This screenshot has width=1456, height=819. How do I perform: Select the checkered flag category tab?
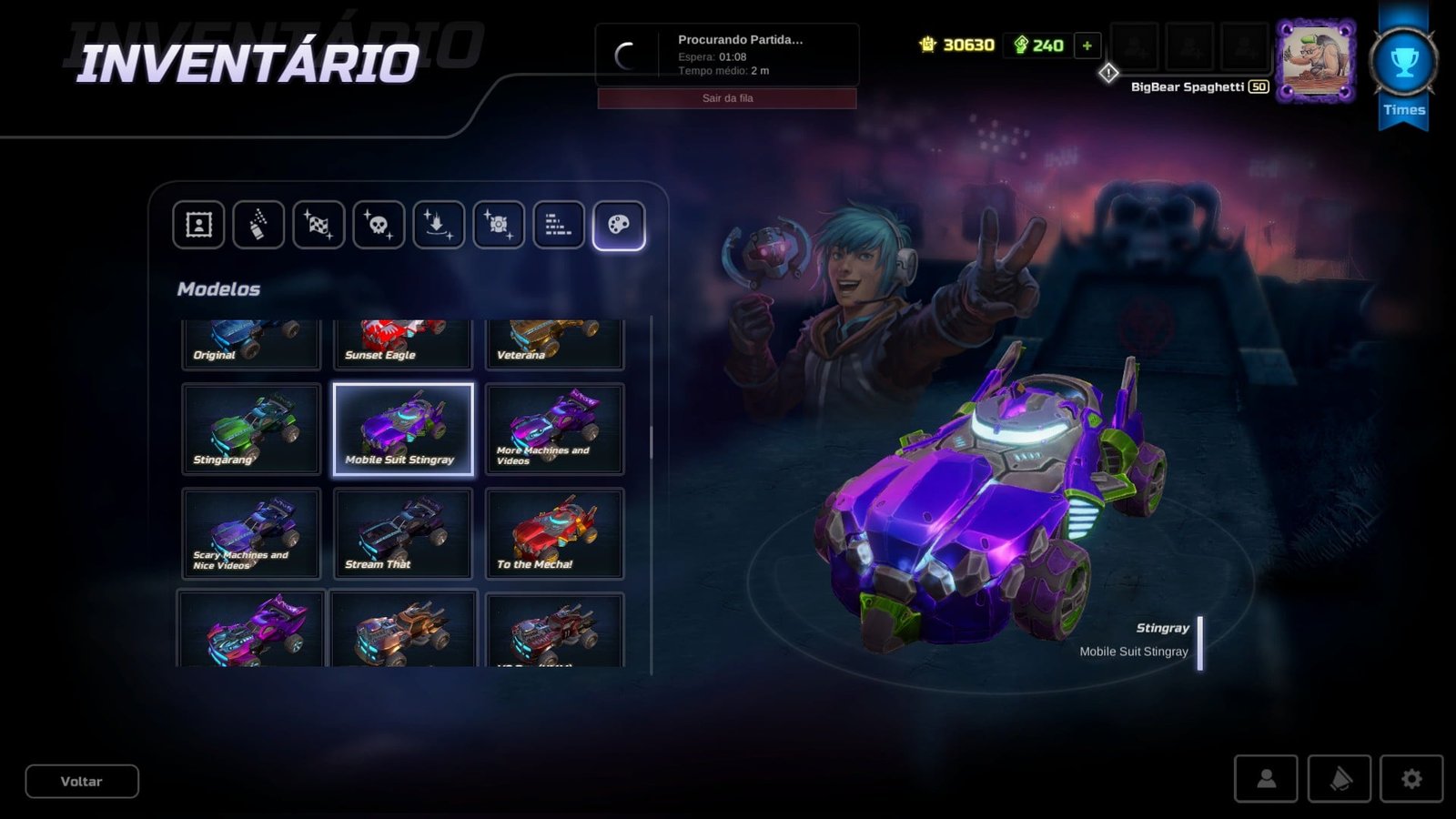pos(318,225)
